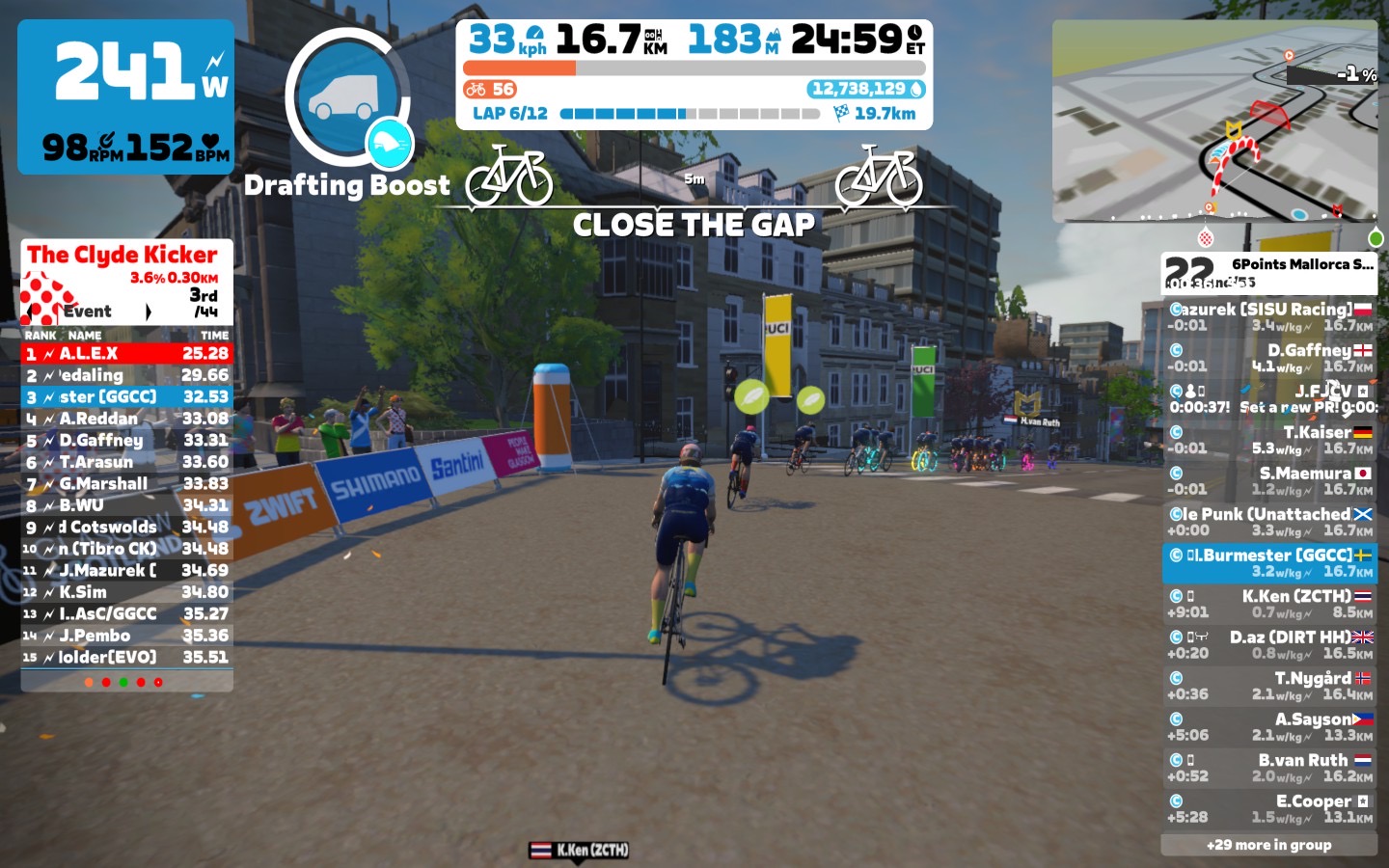
Task: Expand the +29 more in group row
Action: click(x=1268, y=845)
